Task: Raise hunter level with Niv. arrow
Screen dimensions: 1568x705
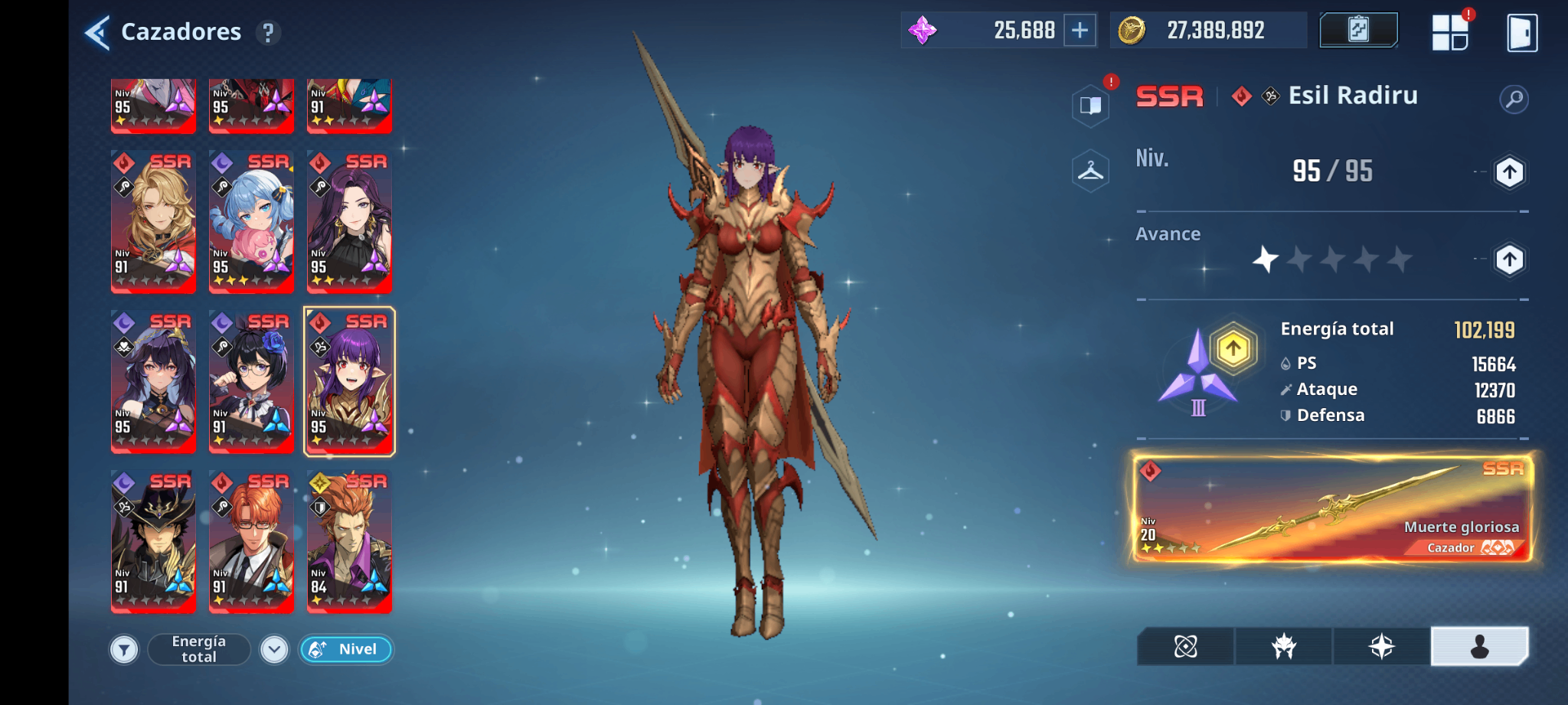Action: (1509, 172)
